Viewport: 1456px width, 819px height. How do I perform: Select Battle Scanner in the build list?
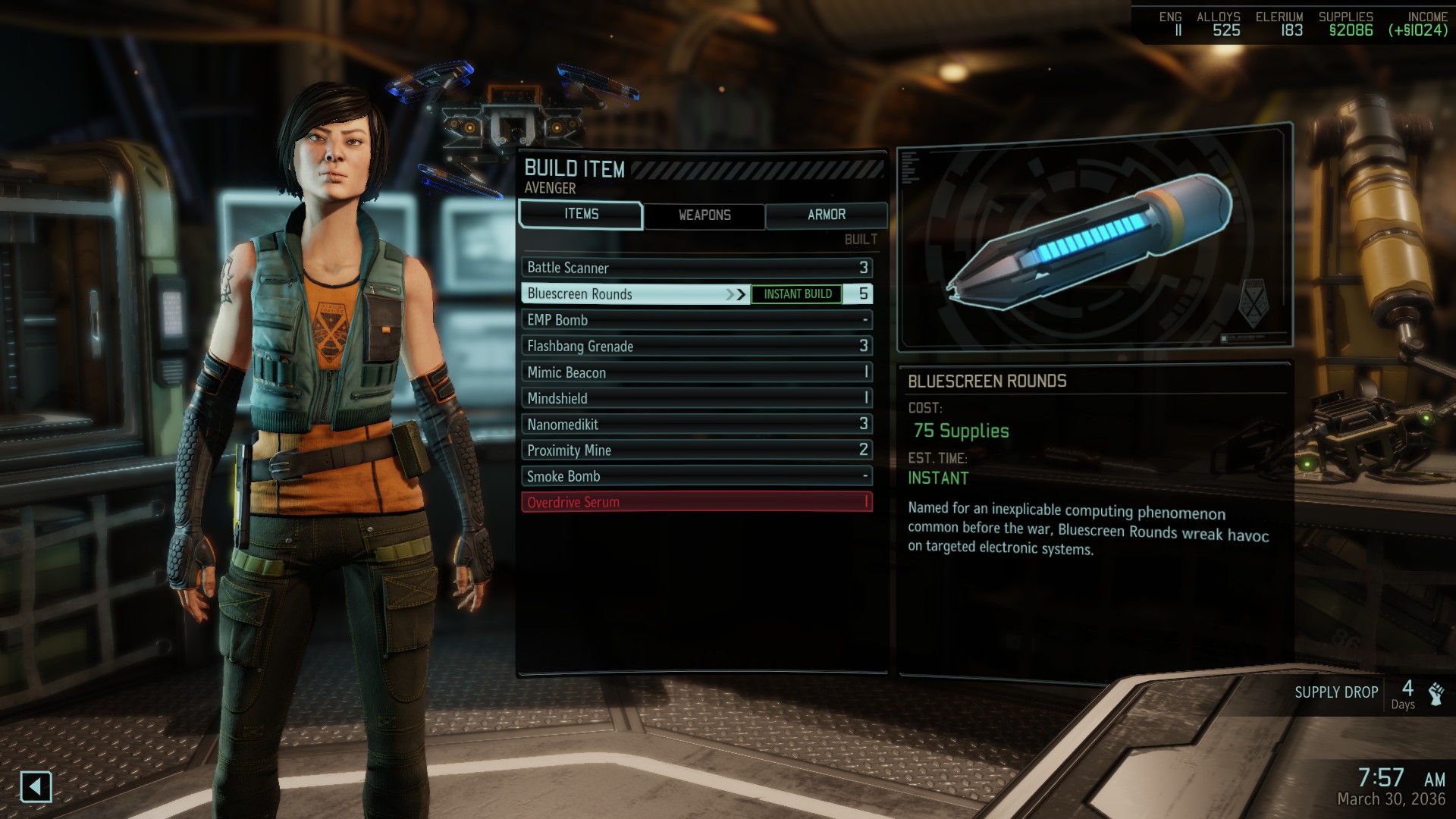coord(696,268)
